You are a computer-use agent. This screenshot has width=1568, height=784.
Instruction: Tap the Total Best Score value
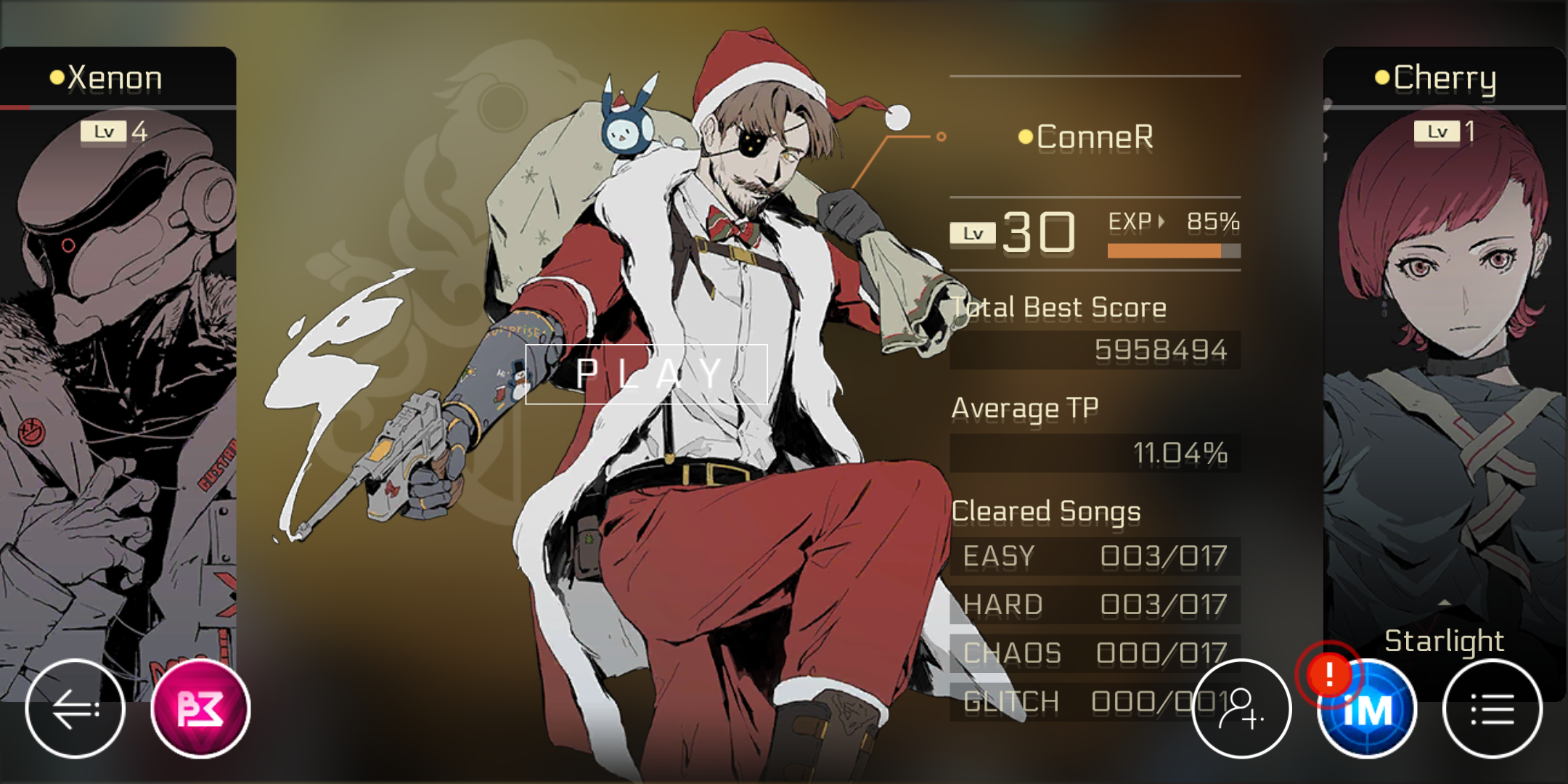1161,350
